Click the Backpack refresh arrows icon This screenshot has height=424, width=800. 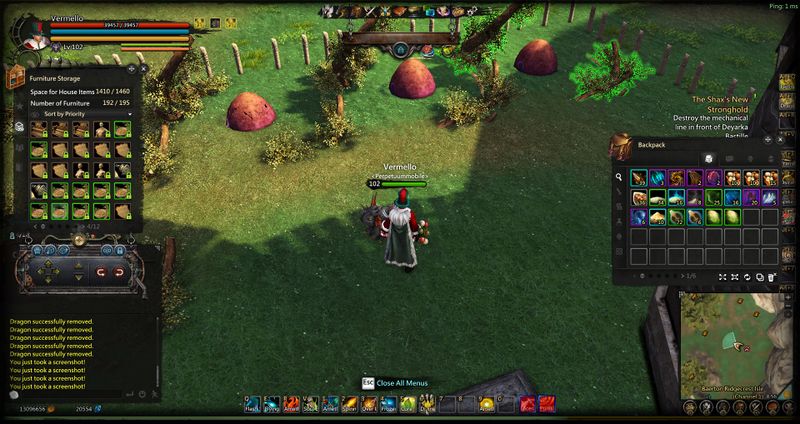(746, 275)
